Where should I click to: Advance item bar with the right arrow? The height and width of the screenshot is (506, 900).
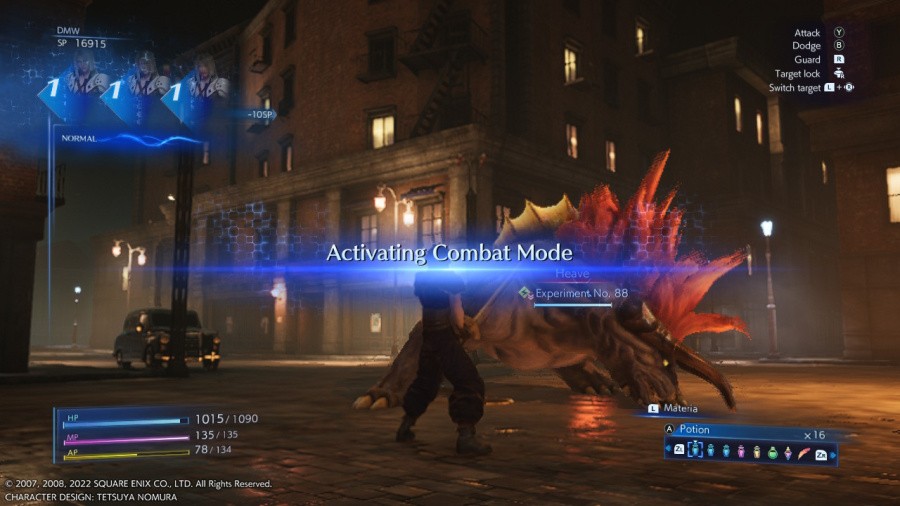[x=832, y=454]
